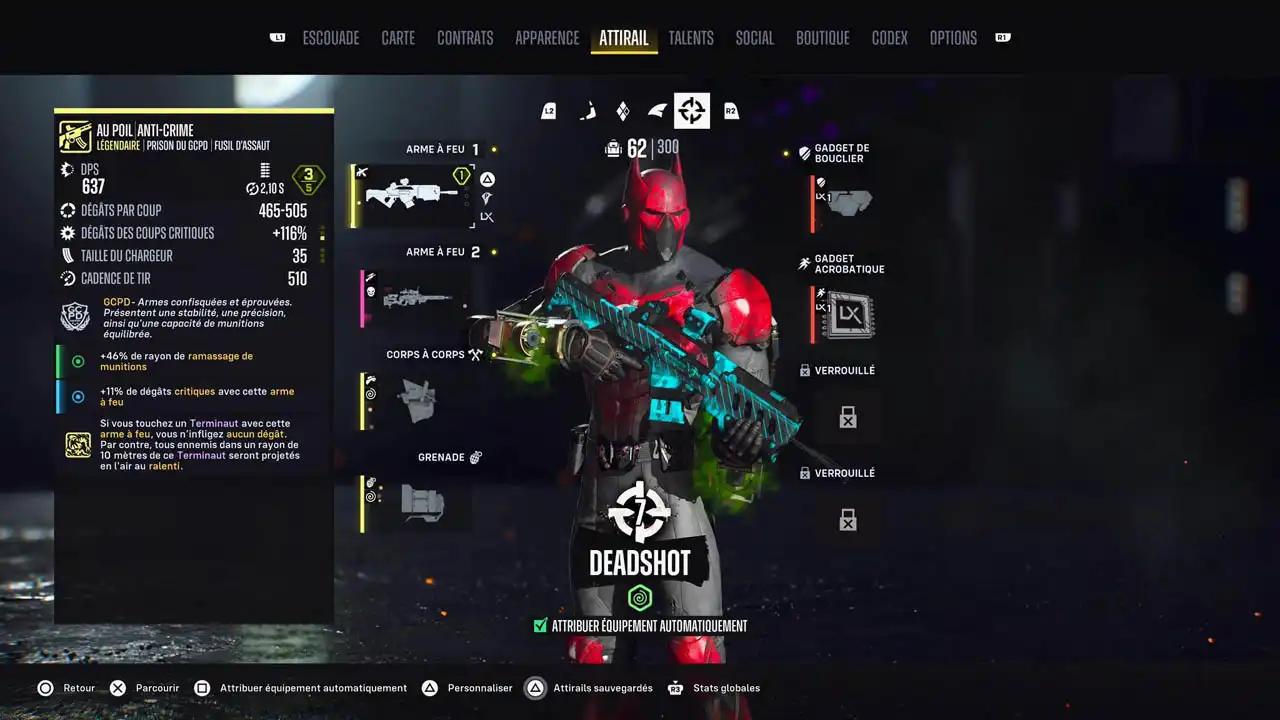
Task: Show the Options tab
Action: 953,38
